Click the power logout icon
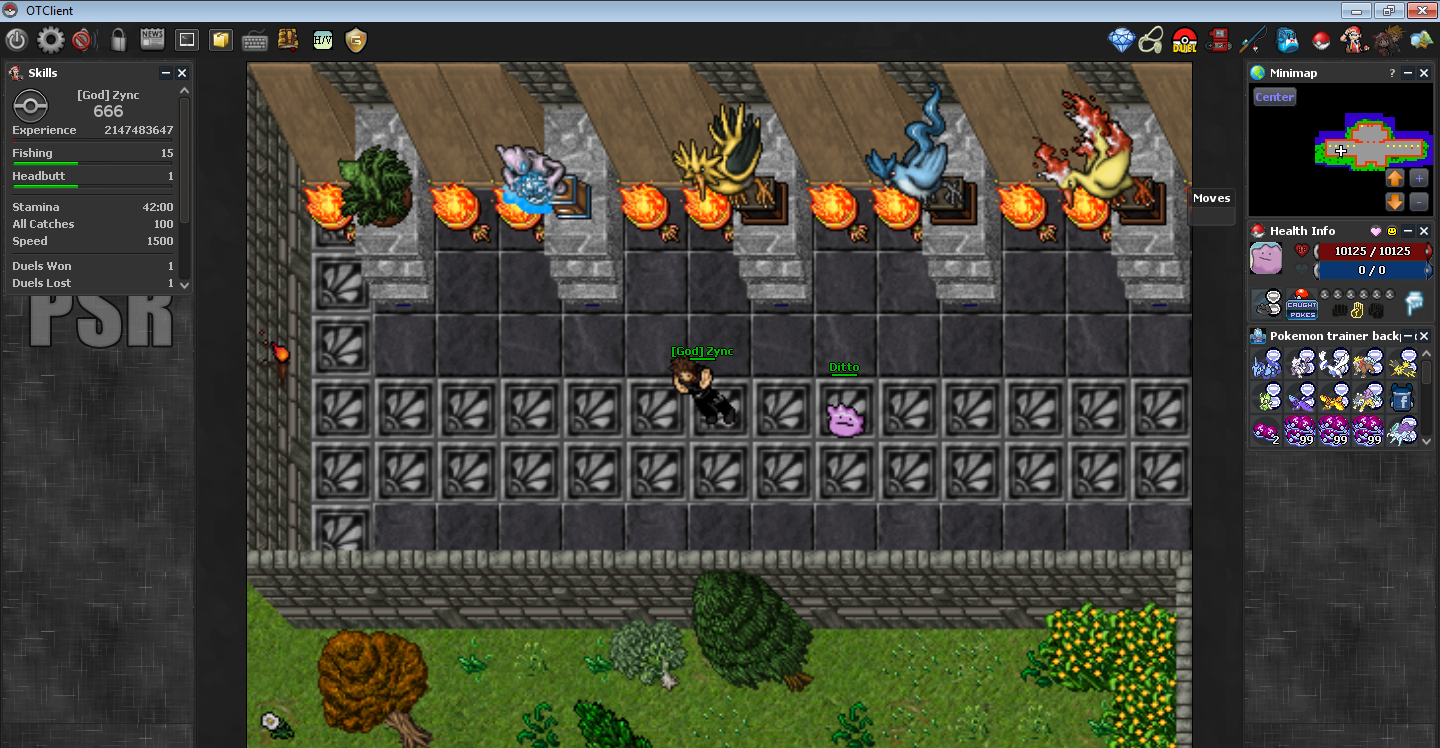 click(16, 40)
